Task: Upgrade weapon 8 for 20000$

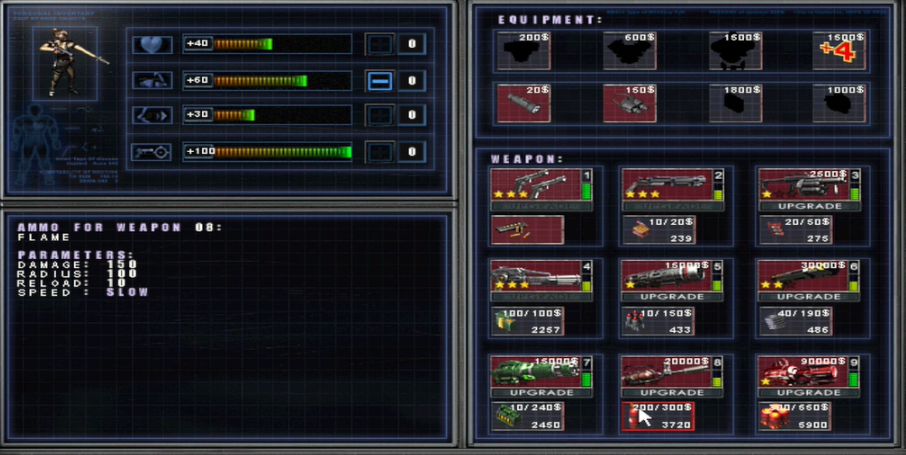Action: (672, 392)
